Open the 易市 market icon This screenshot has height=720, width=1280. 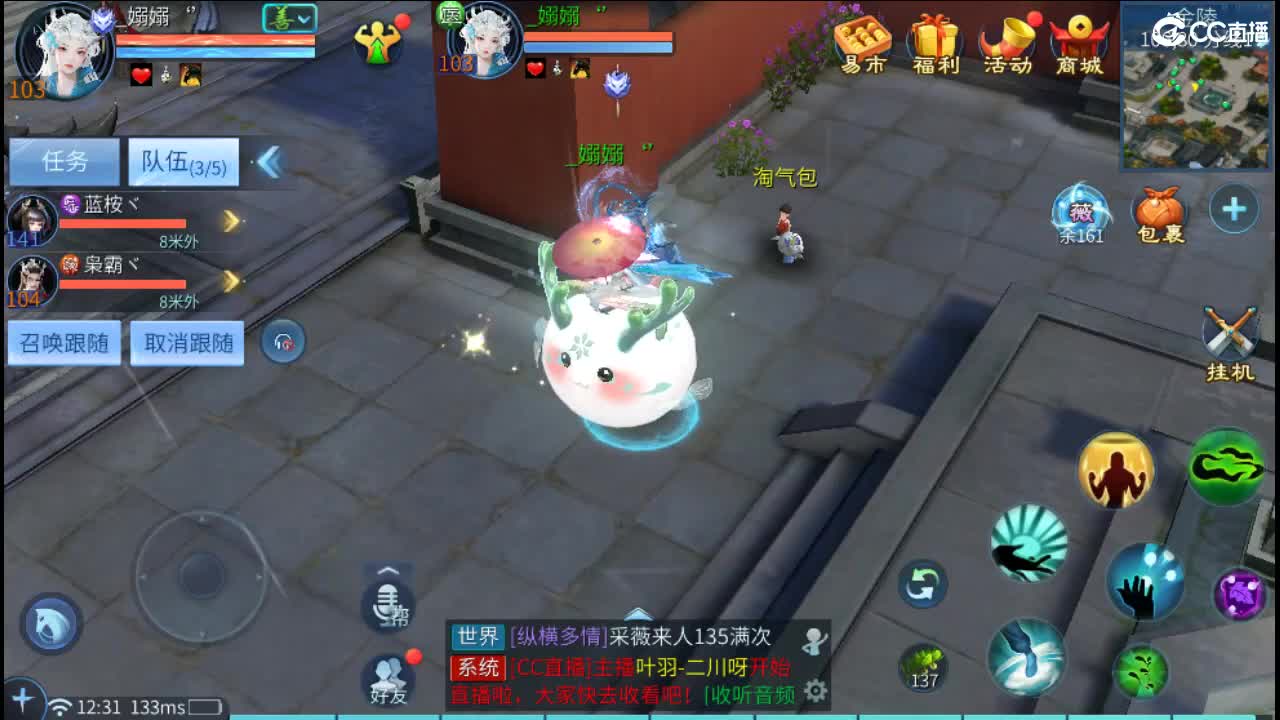(x=861, y=40)
